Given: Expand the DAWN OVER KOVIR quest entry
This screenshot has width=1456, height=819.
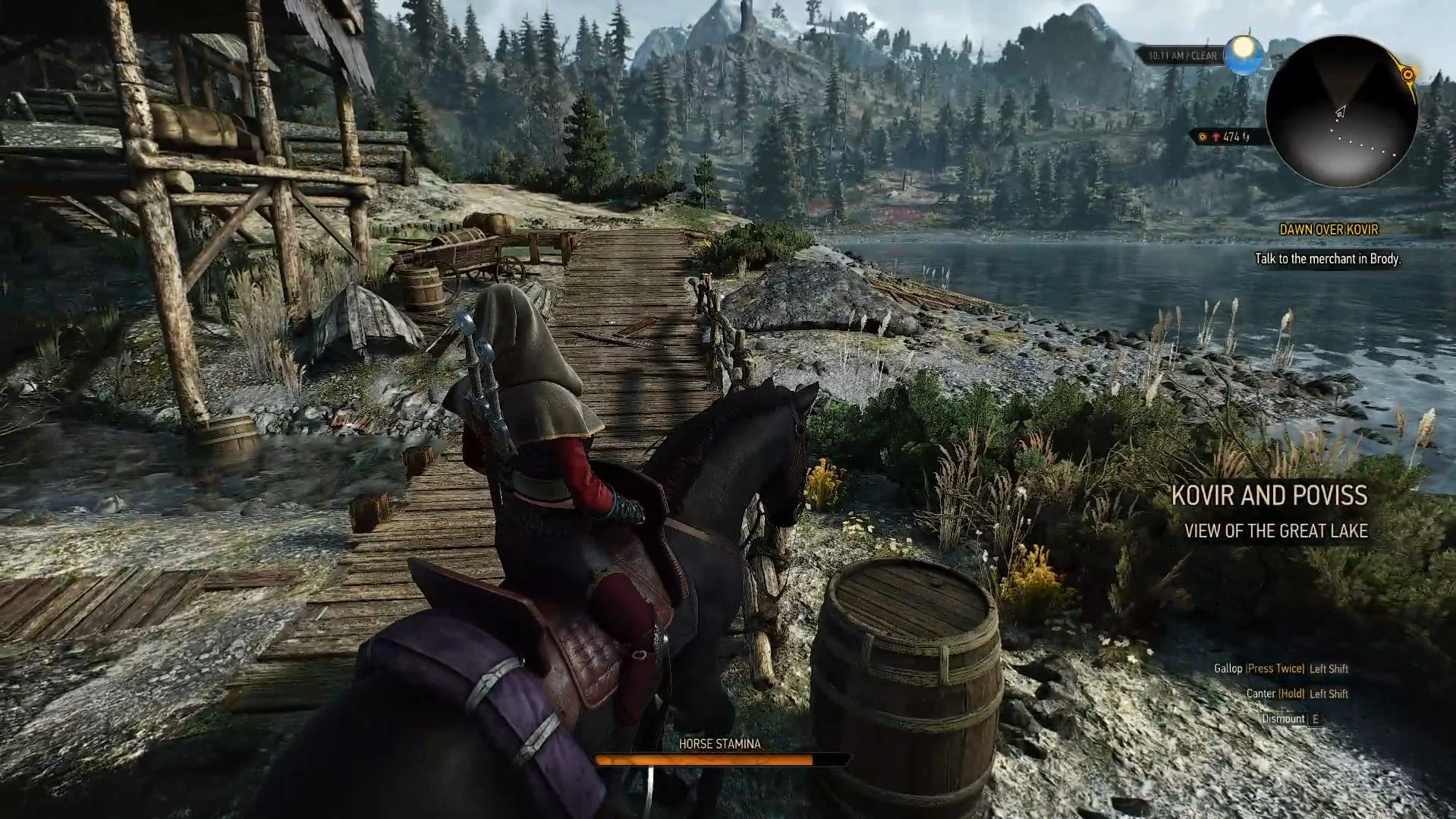Looking at the screenshot, I should 1330,230.
